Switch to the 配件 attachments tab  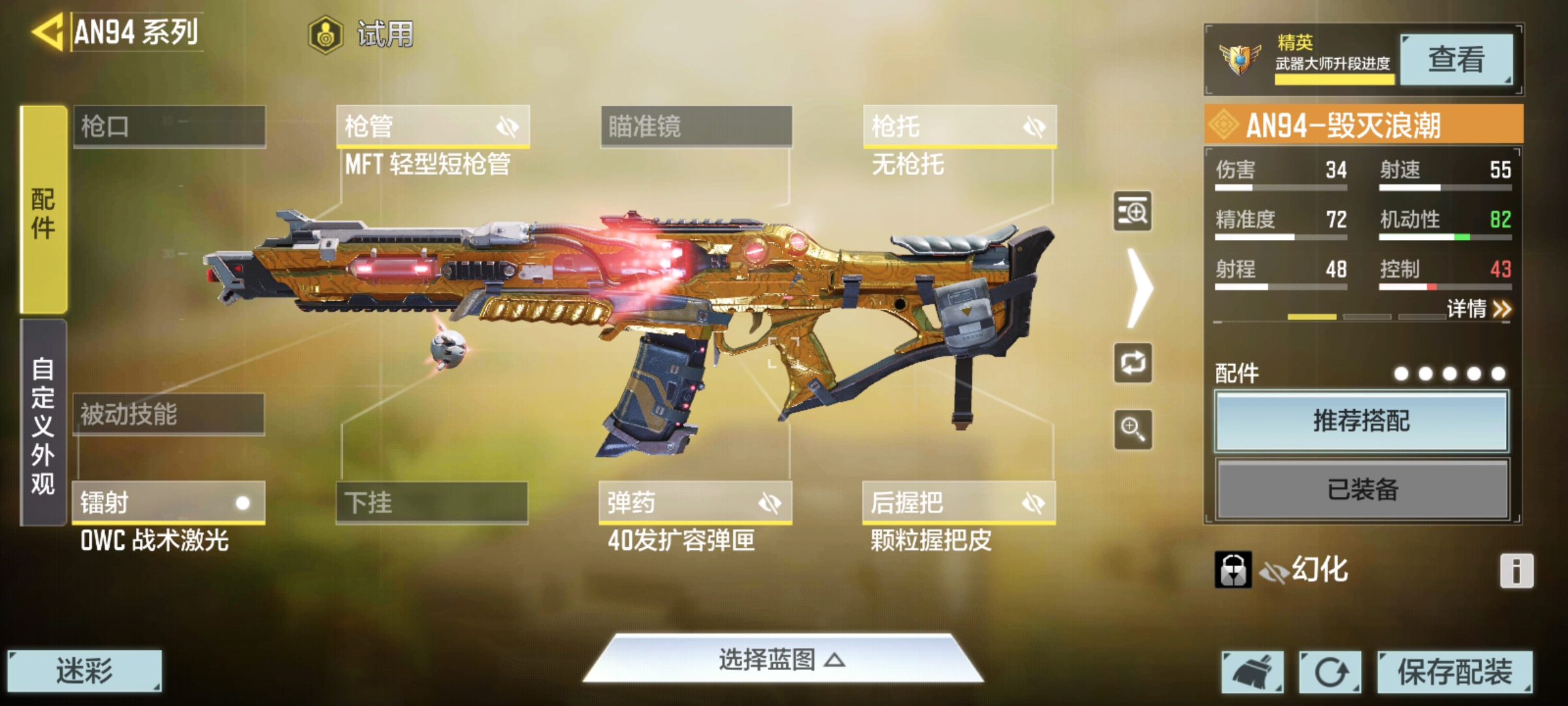click(x=43, y=210)
